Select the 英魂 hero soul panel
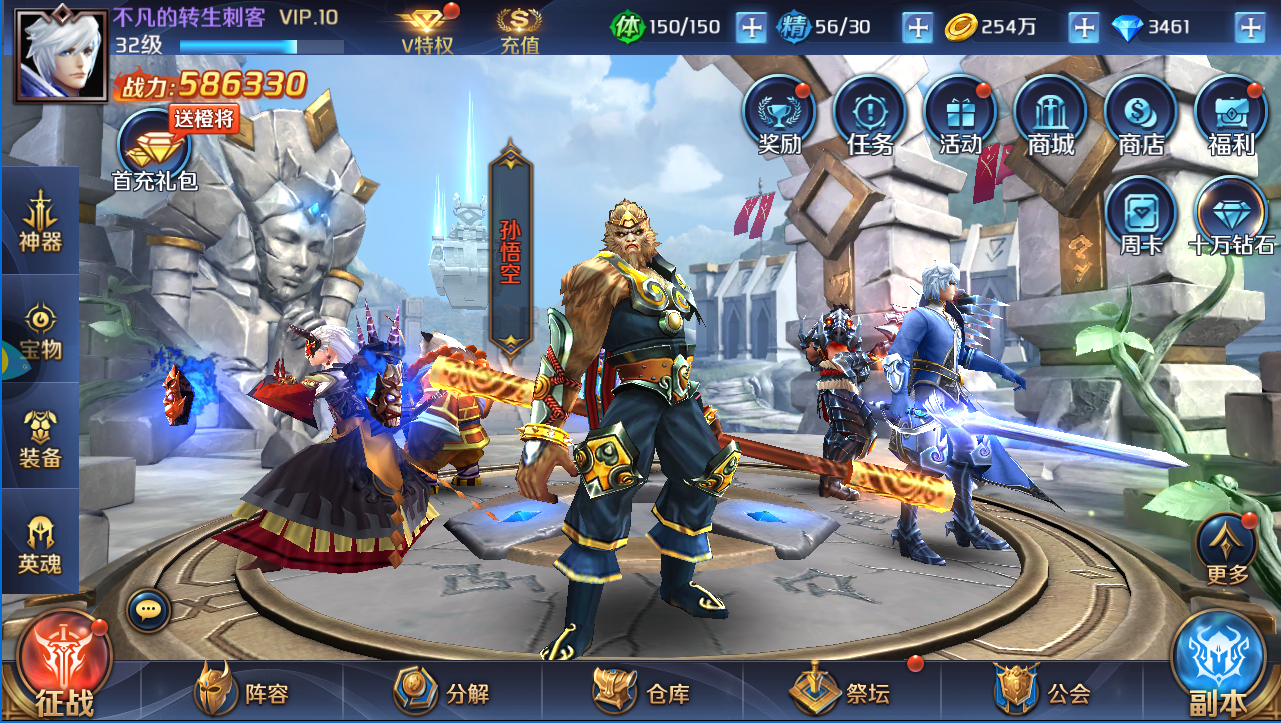The image size is (1281, 723). [x=40, y=545]
